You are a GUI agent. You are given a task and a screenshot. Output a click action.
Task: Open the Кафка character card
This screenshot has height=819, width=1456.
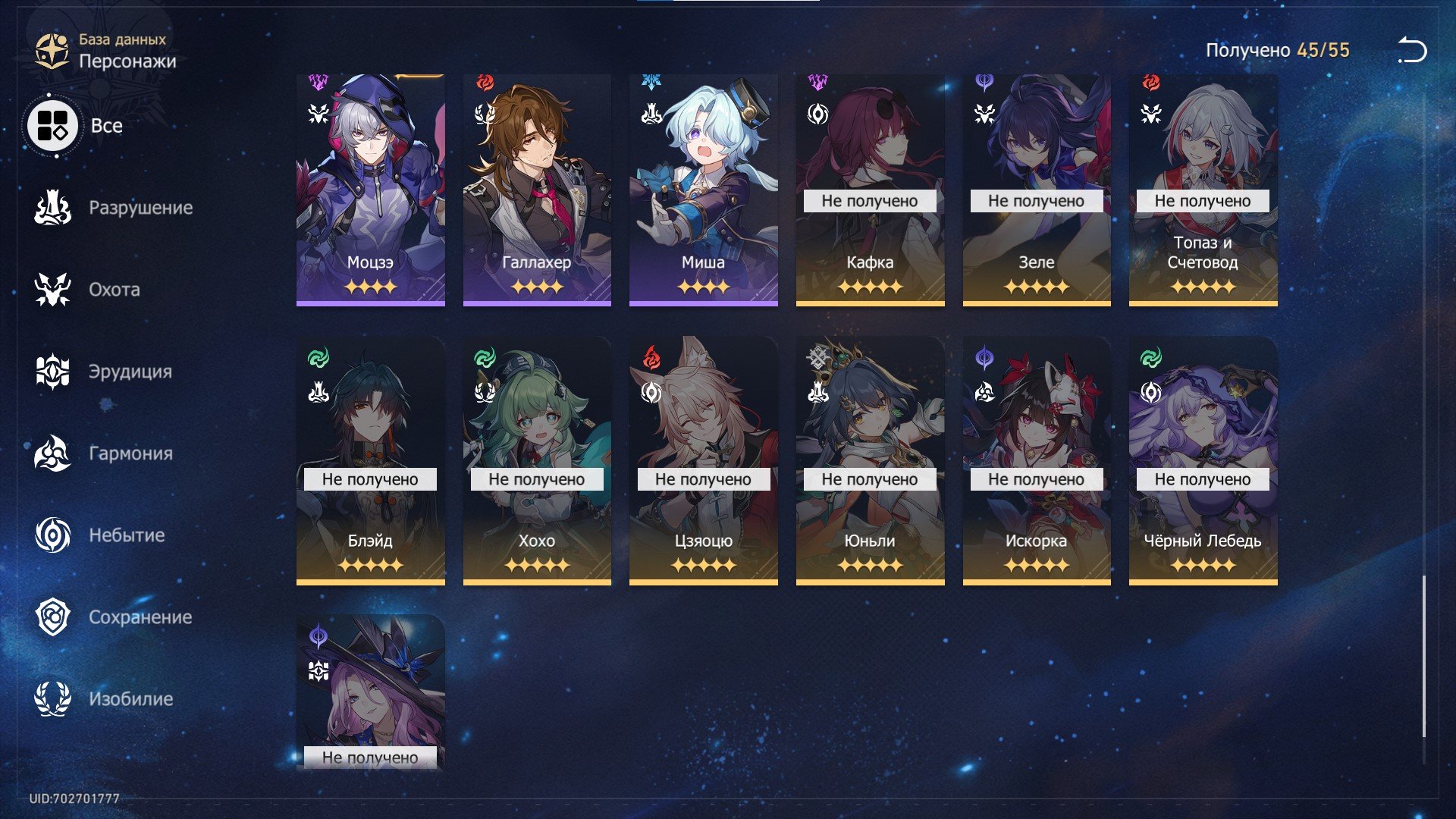click(870, 190)
